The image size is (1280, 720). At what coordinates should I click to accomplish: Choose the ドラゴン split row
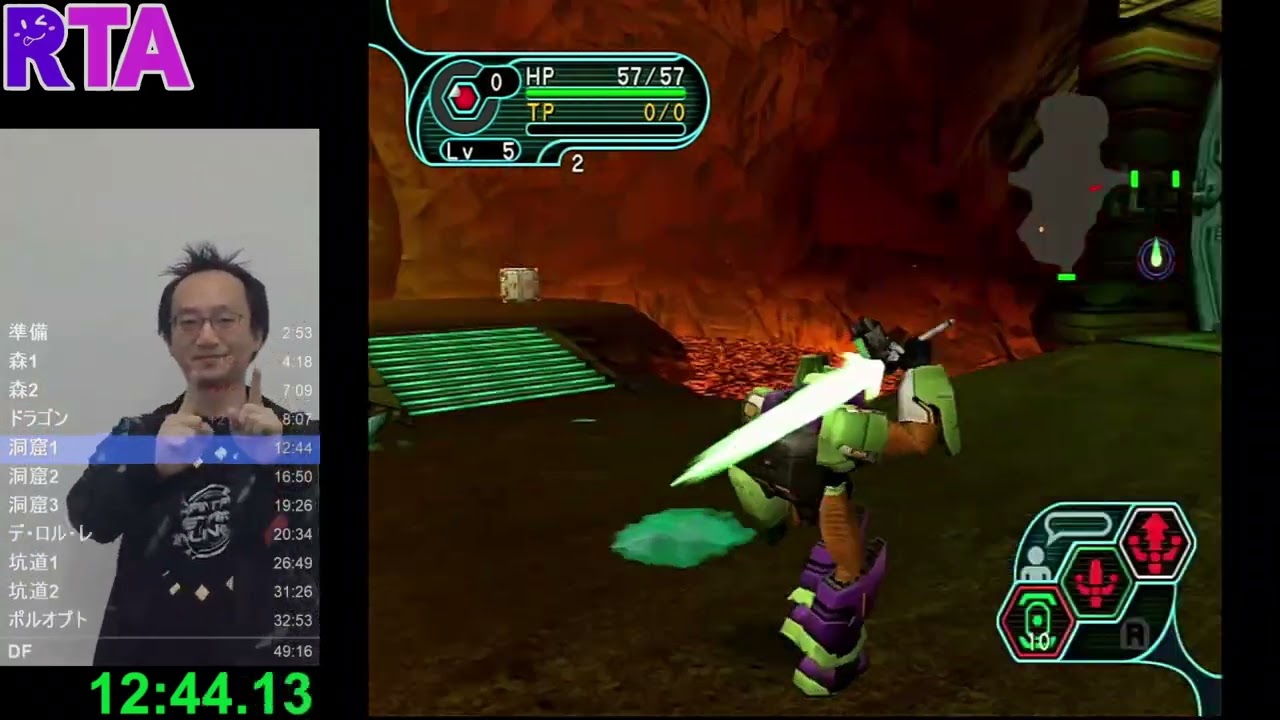click(160, 419)
